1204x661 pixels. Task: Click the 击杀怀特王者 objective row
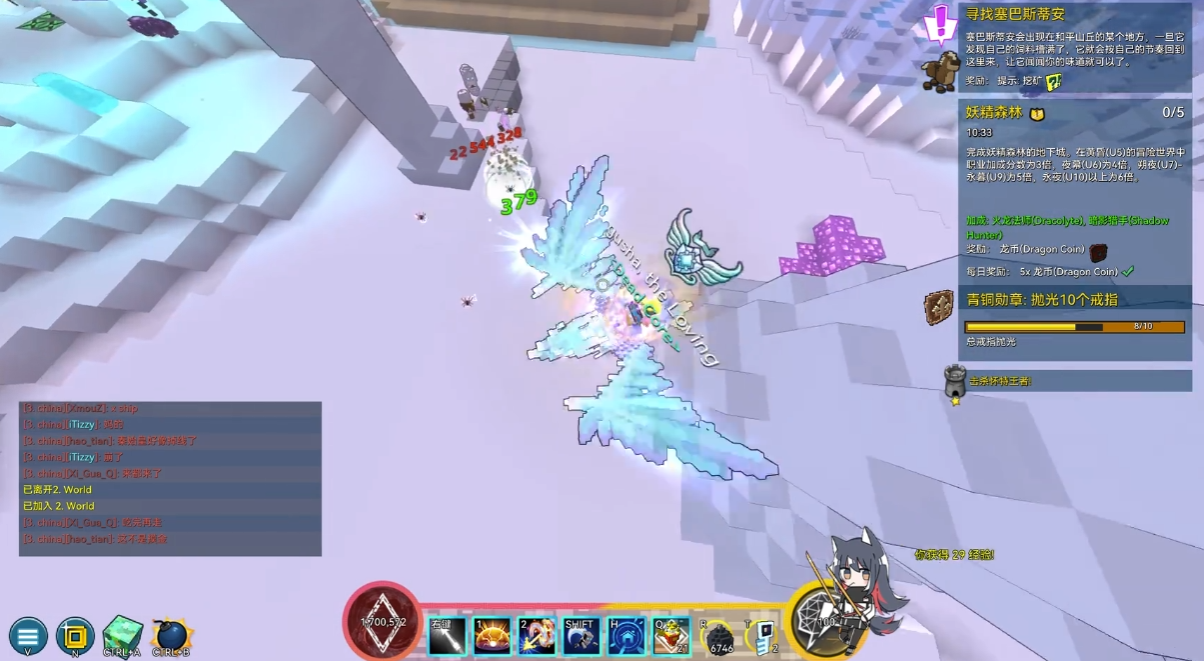tap(1074, 381)
